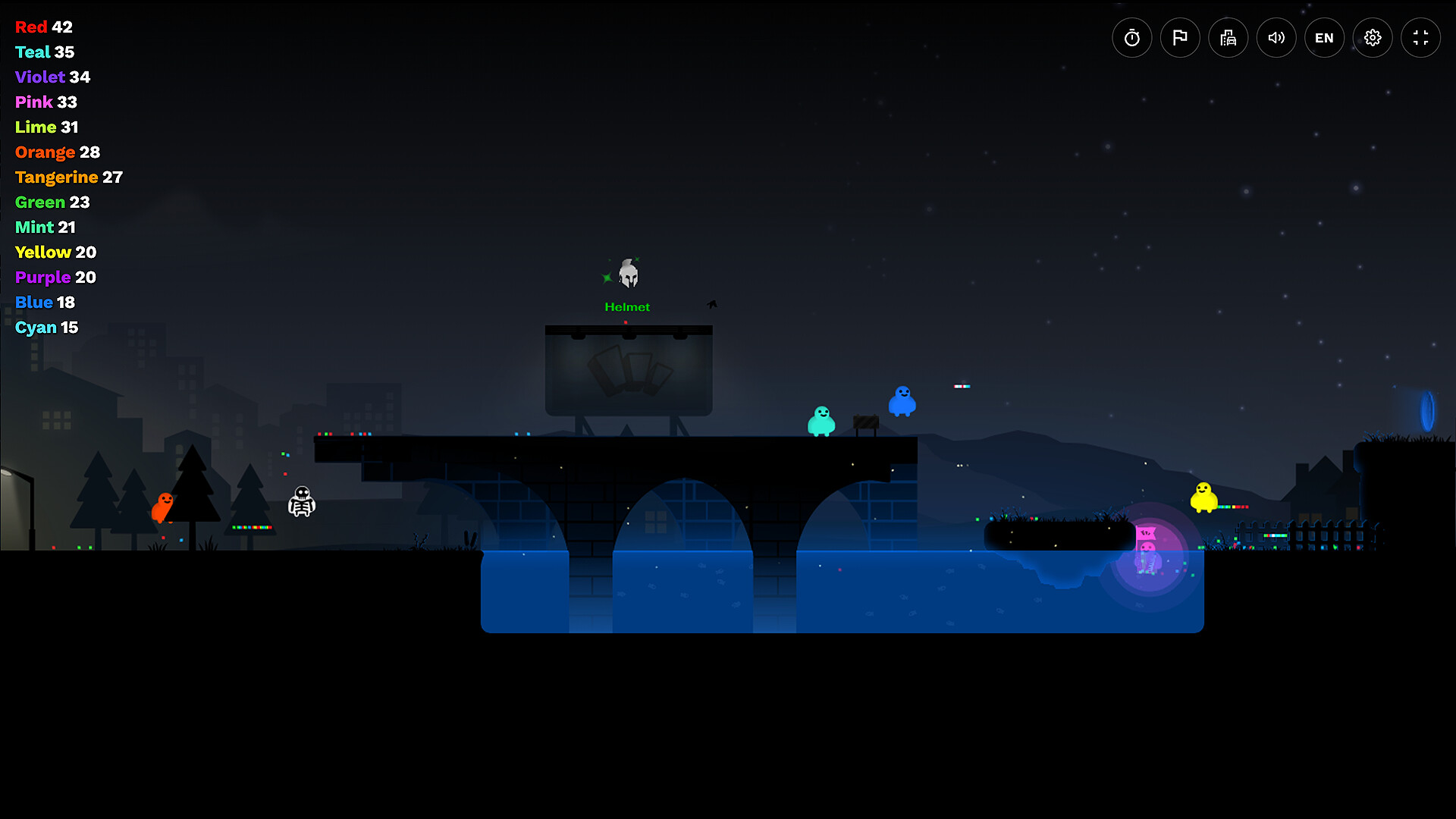Click the flag report icon

pos(1180,37)
